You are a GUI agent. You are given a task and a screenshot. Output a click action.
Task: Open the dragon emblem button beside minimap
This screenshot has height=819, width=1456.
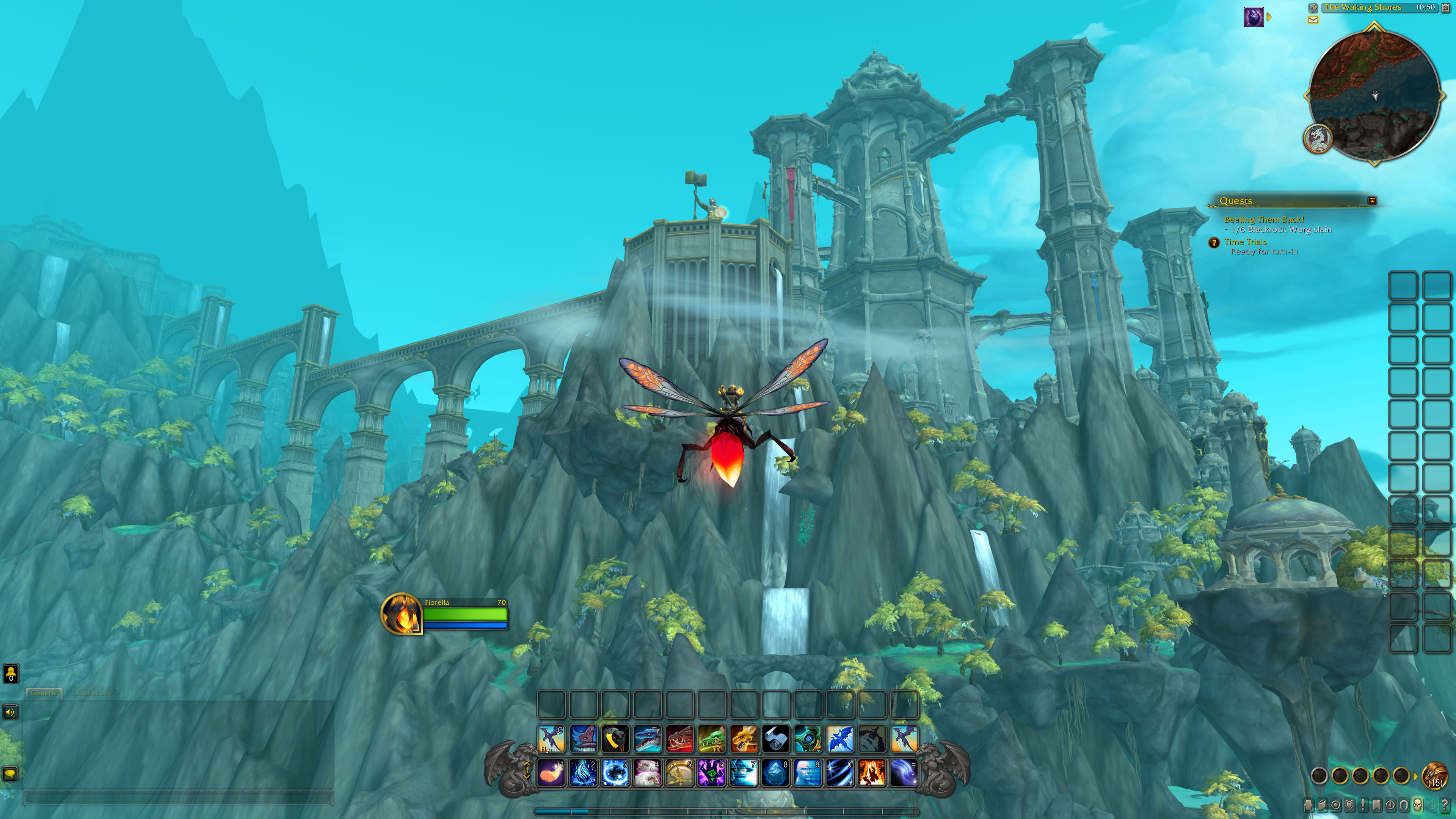(x=1318, y=138)
